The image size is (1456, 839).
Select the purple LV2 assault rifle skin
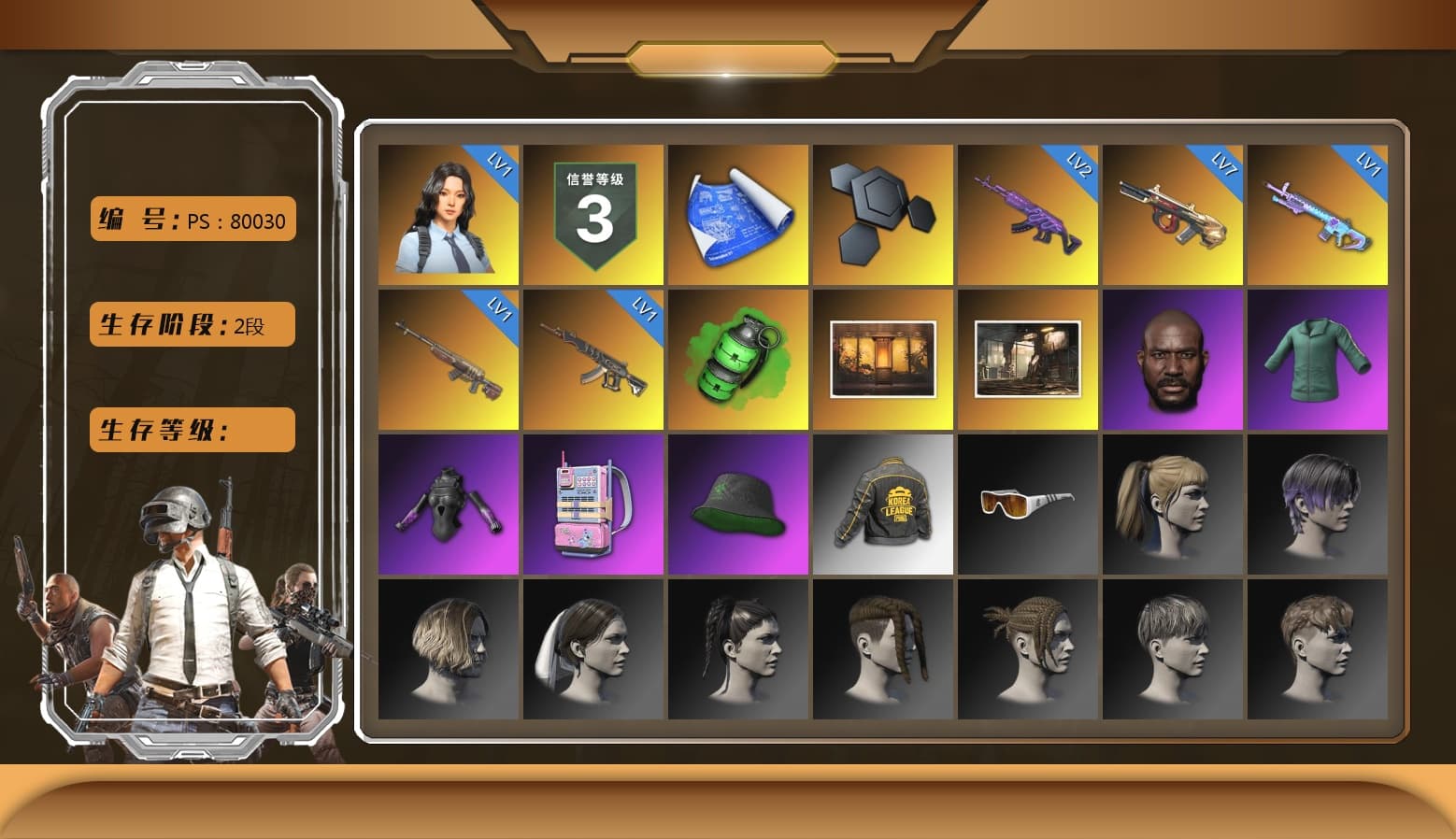pos(1027,212)
